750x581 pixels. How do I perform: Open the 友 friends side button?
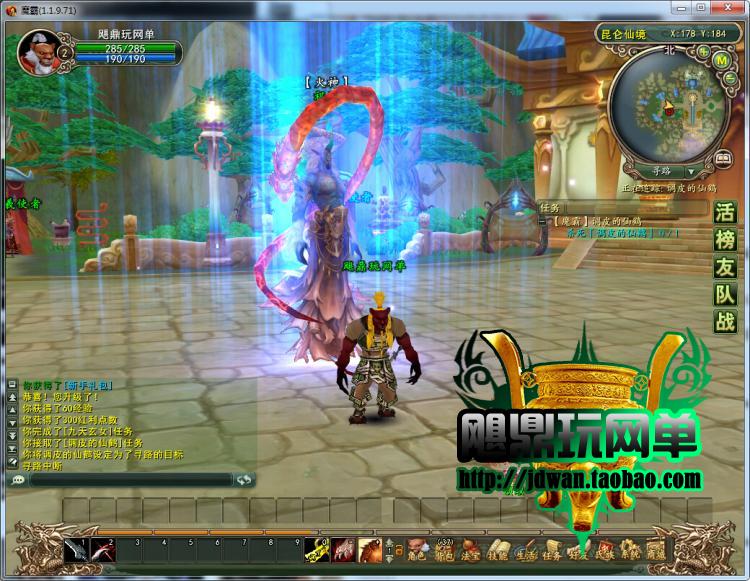click(x=725, y=267)
